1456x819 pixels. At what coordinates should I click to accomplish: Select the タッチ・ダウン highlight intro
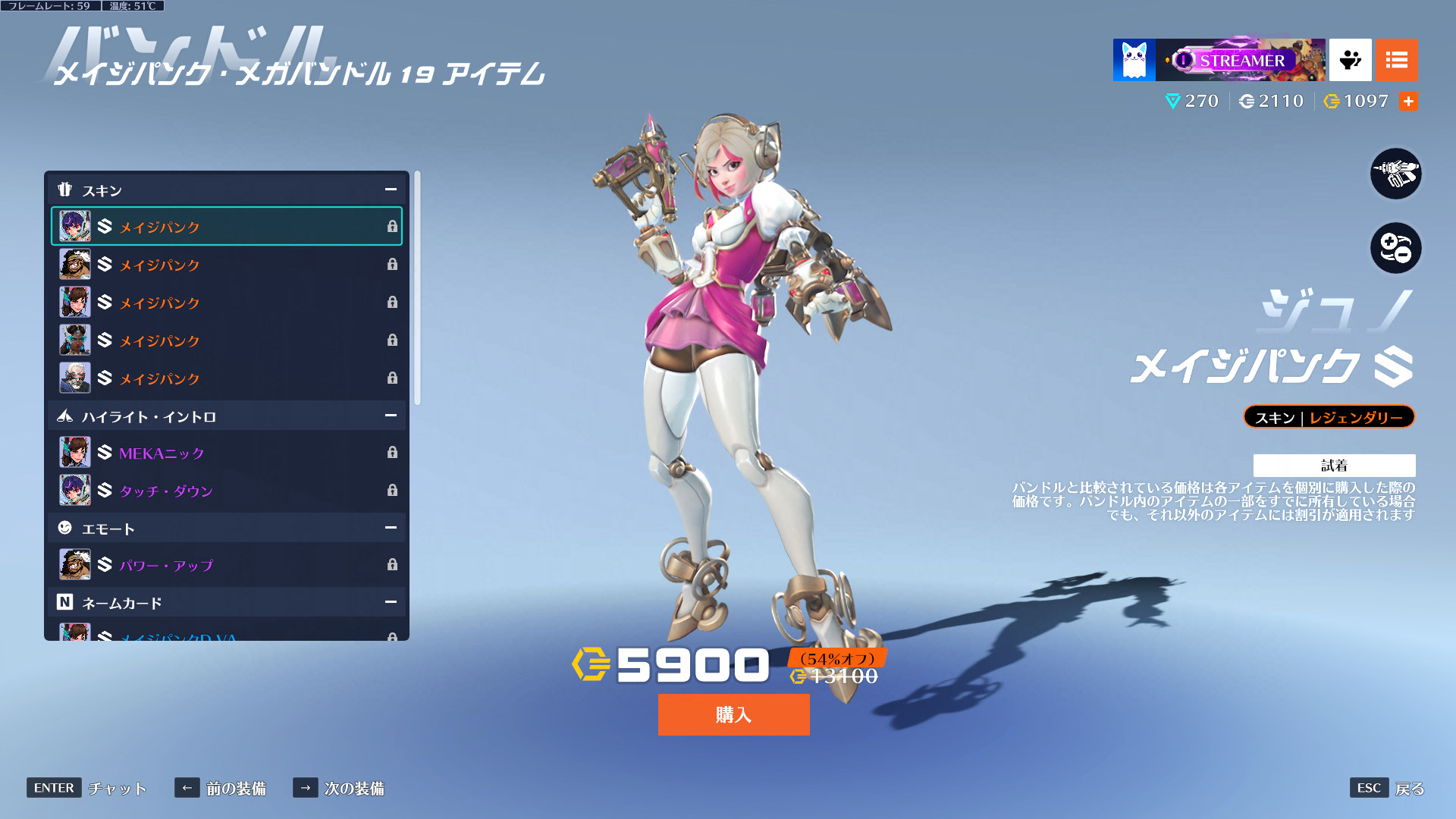(227, 491)
